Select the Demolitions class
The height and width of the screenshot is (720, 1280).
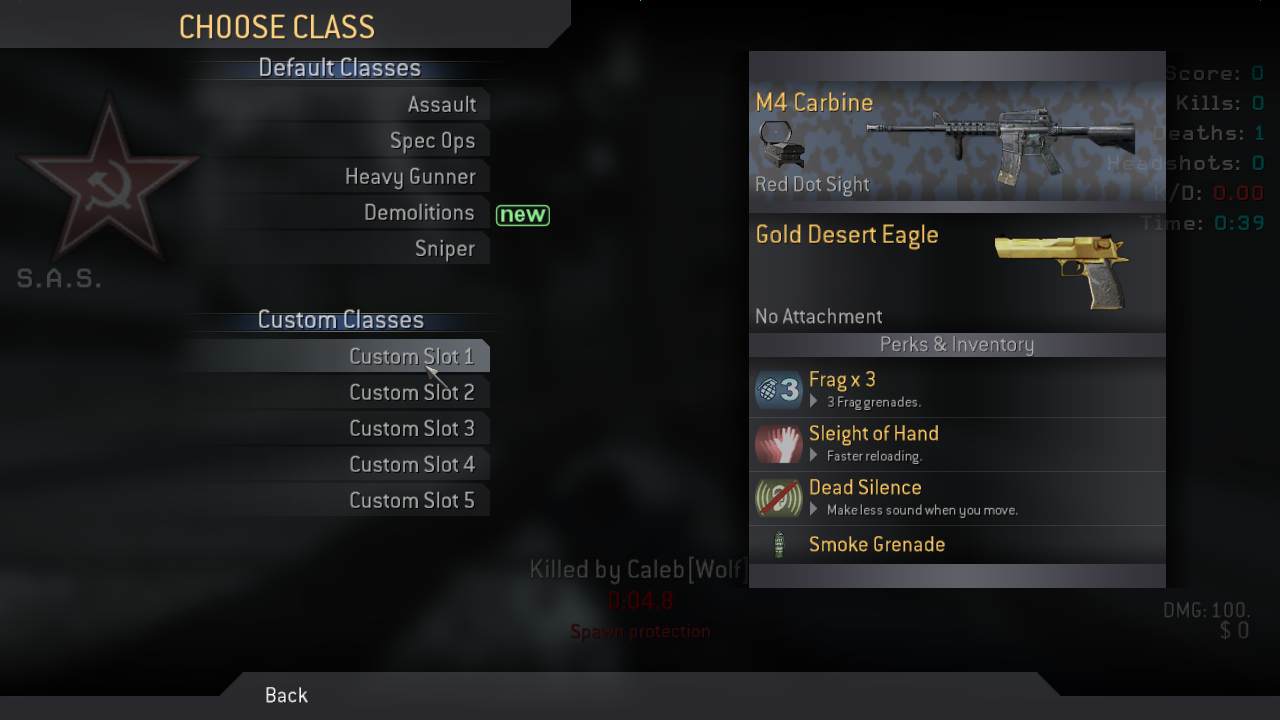coord(419,213)
